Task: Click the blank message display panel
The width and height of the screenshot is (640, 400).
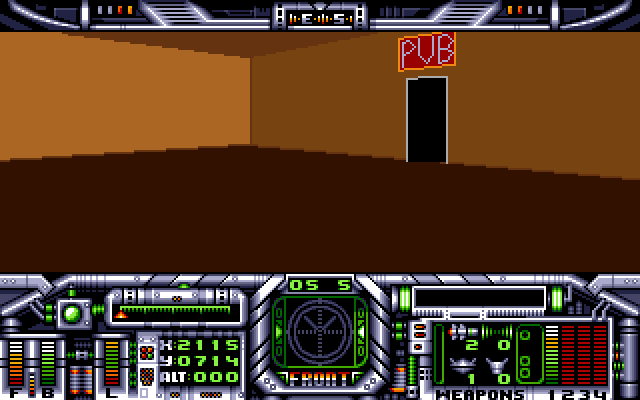Action: (479, 297)
